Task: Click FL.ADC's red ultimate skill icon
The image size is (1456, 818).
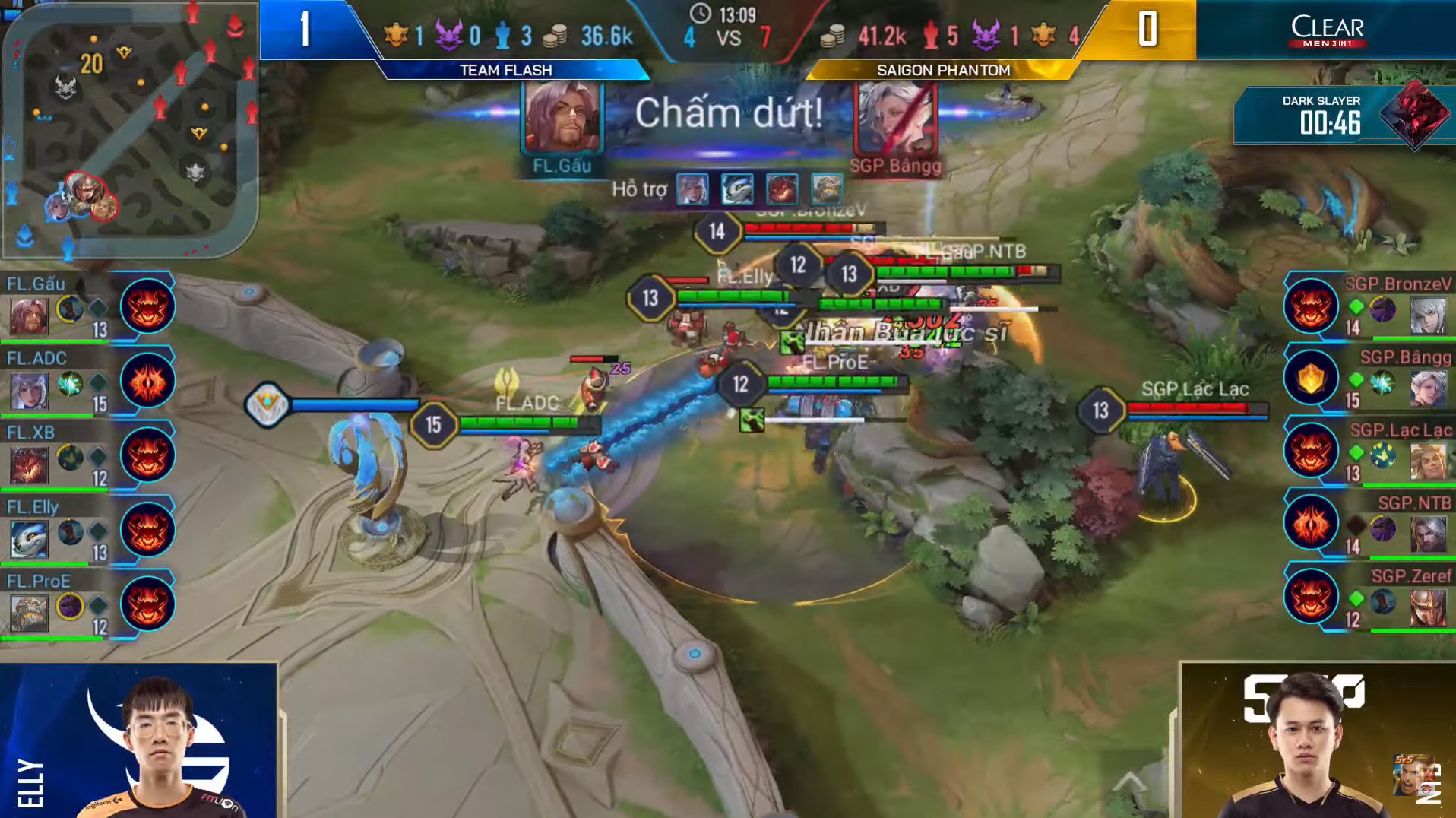Action: pos(147,382)
